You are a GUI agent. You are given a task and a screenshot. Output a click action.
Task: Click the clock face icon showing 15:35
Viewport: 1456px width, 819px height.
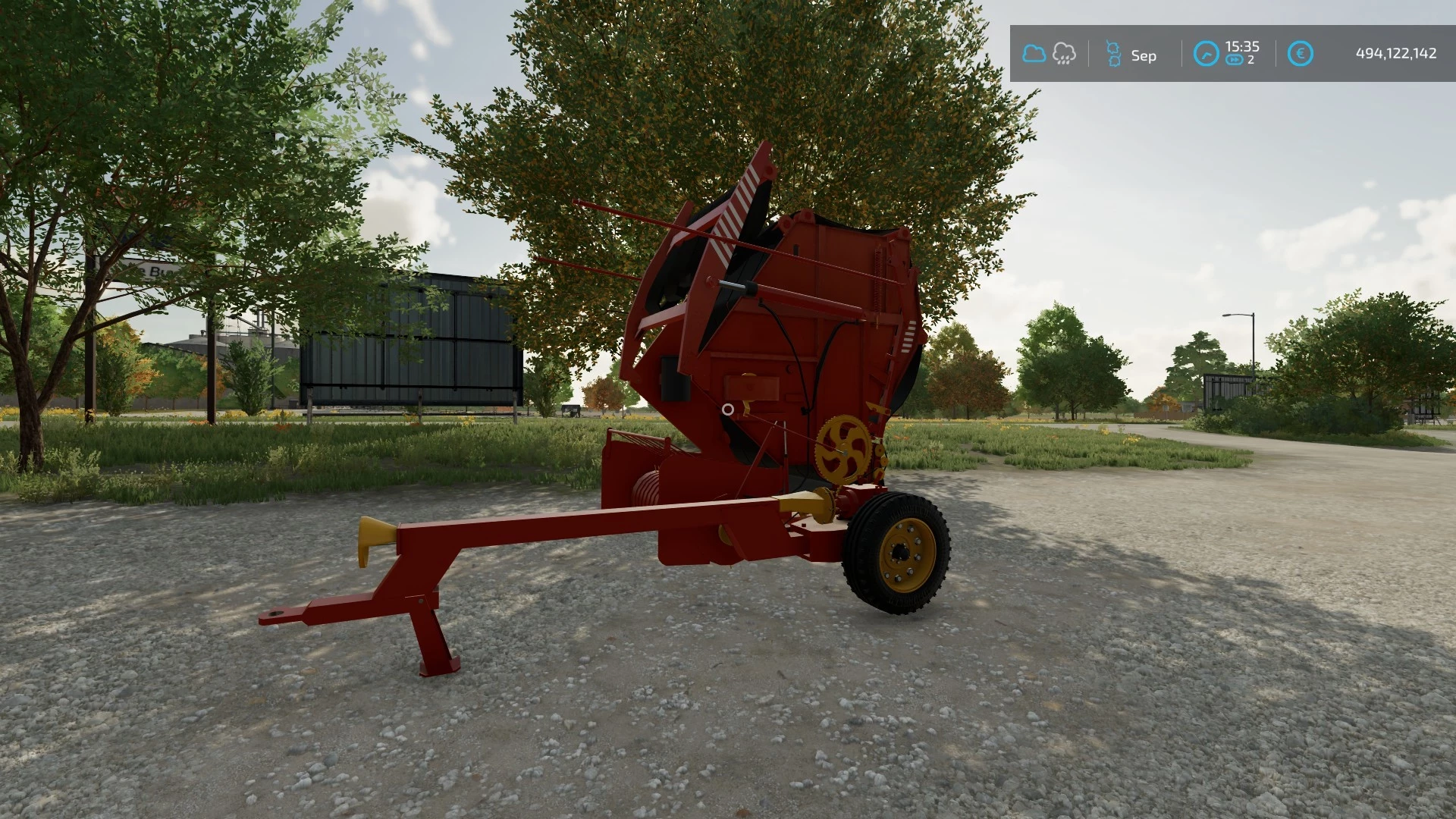coord(1207,53)
